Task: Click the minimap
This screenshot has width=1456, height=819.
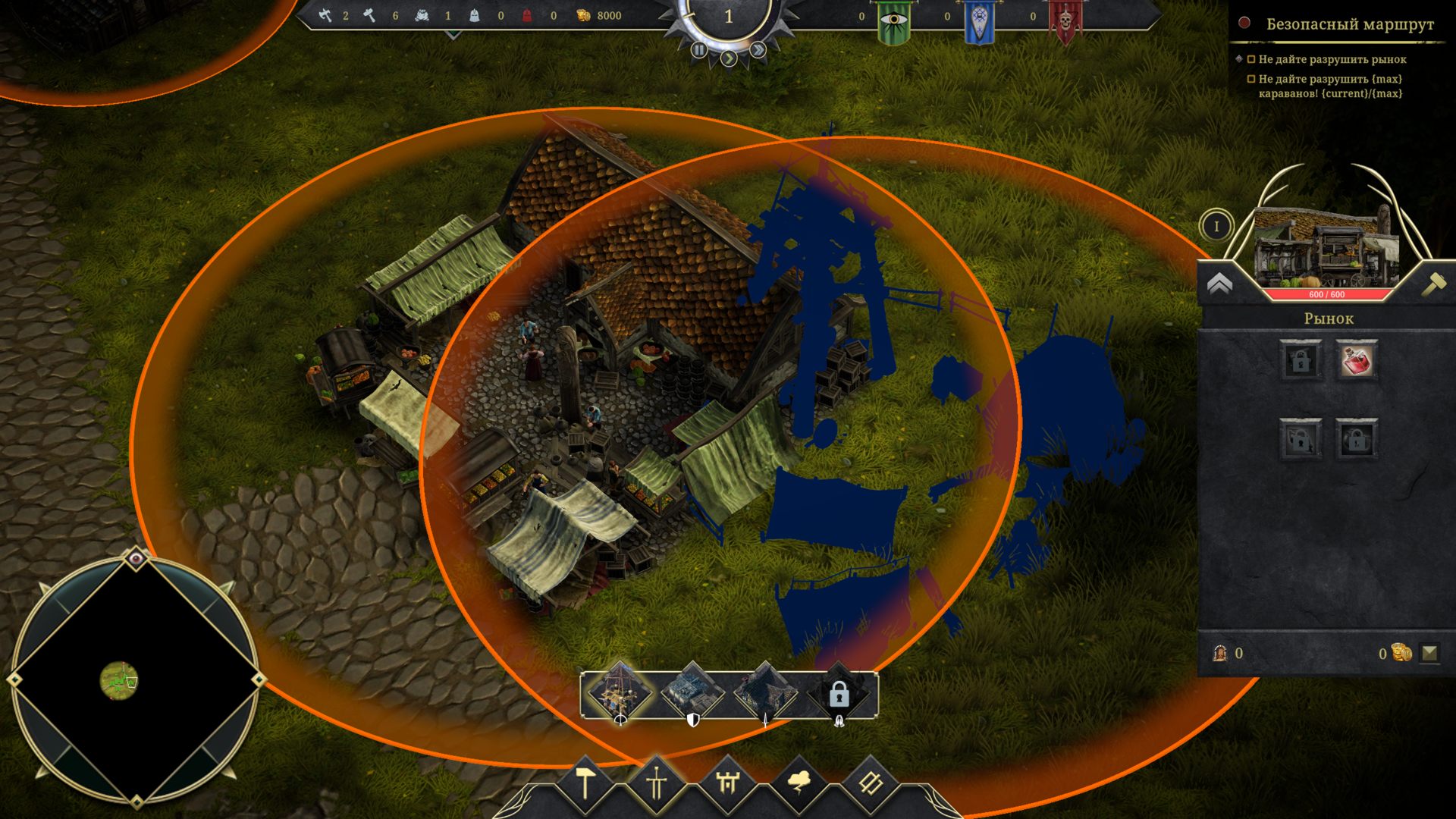Action: pos(135,680)
